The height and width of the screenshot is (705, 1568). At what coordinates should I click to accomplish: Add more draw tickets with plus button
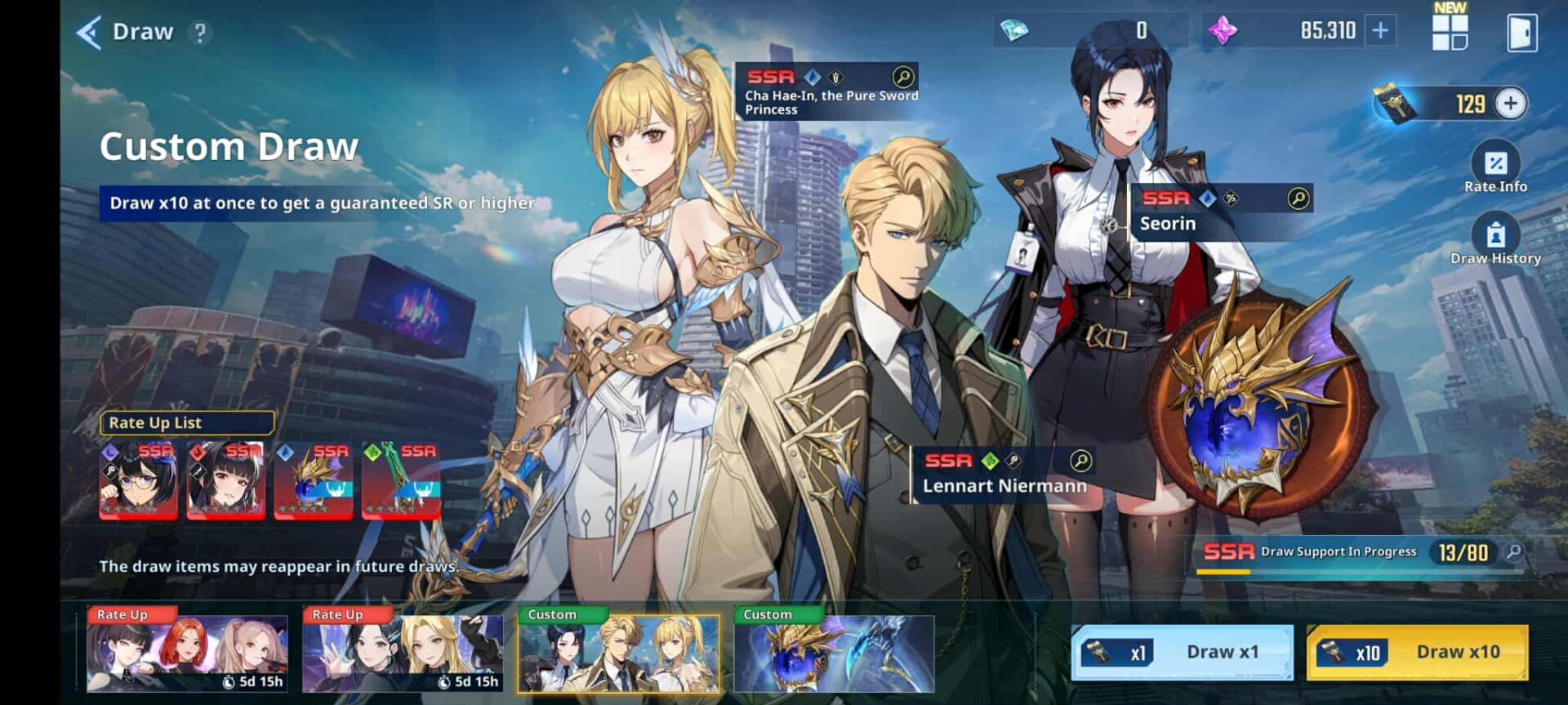pyautogui.click(x=1511, y=104)
